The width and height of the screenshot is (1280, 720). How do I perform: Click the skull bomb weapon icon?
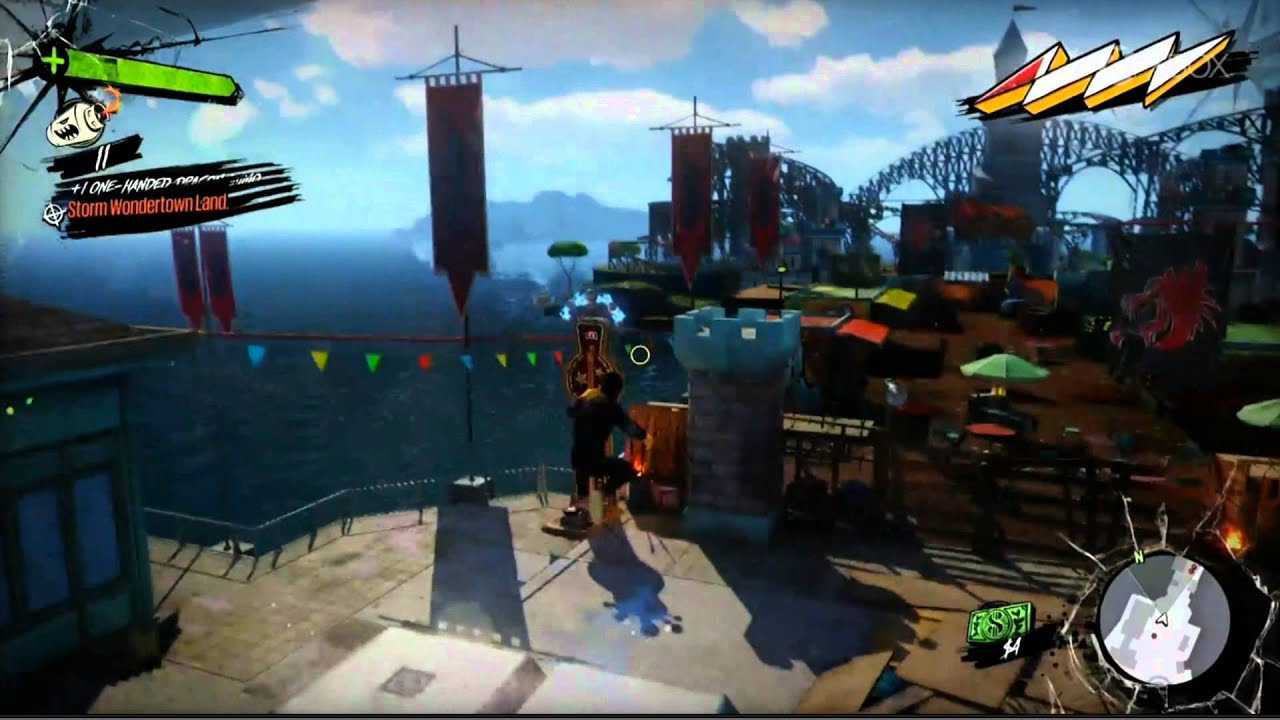pyautogui.click(x=79, y=122)
